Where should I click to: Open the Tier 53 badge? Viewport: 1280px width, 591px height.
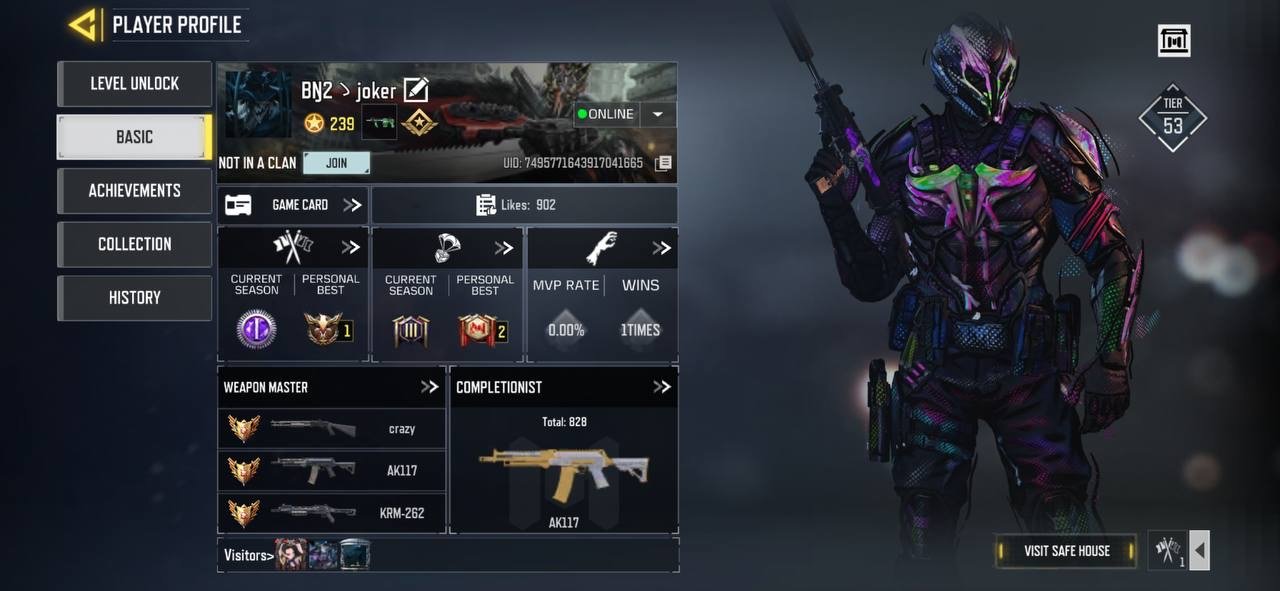[1172, 119]
